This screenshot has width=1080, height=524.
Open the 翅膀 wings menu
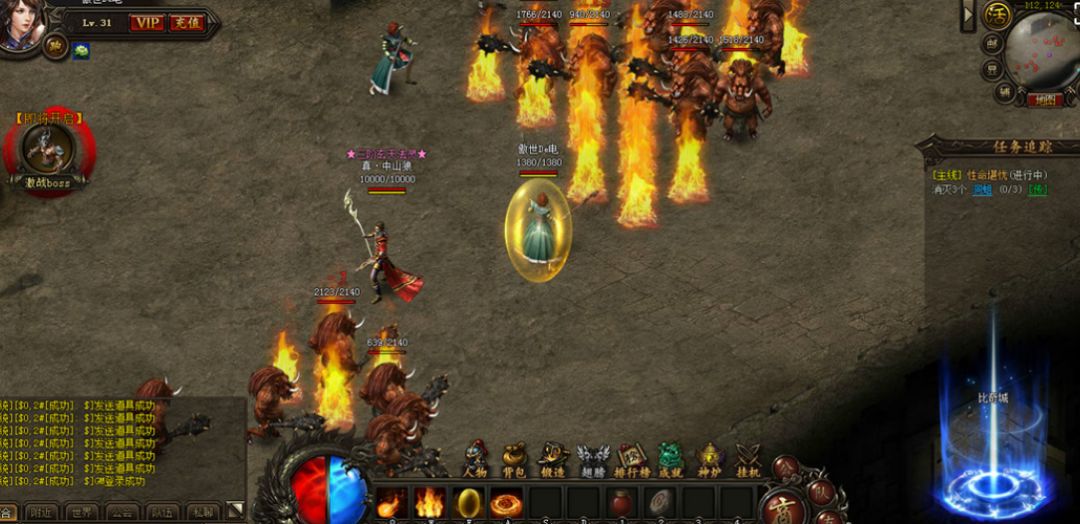coord(592,460)
